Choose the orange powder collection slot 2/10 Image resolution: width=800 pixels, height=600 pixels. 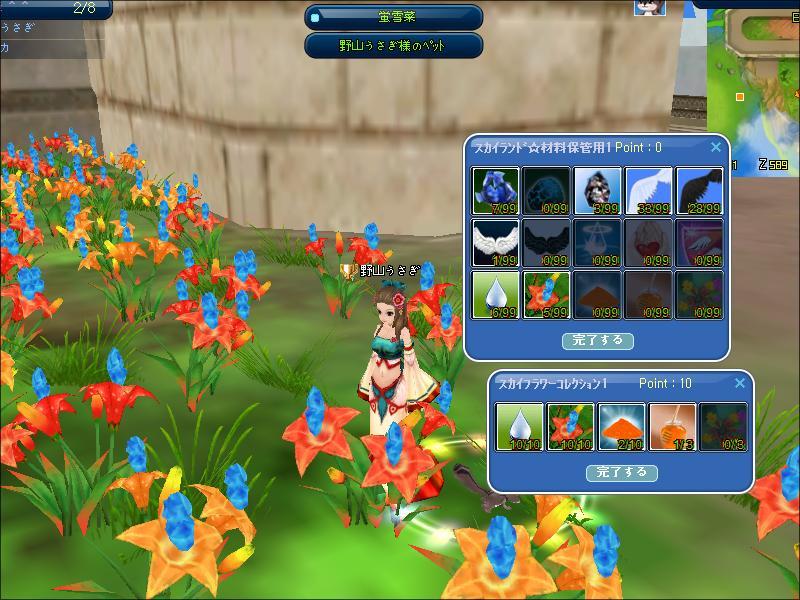(x=622, y=427)
